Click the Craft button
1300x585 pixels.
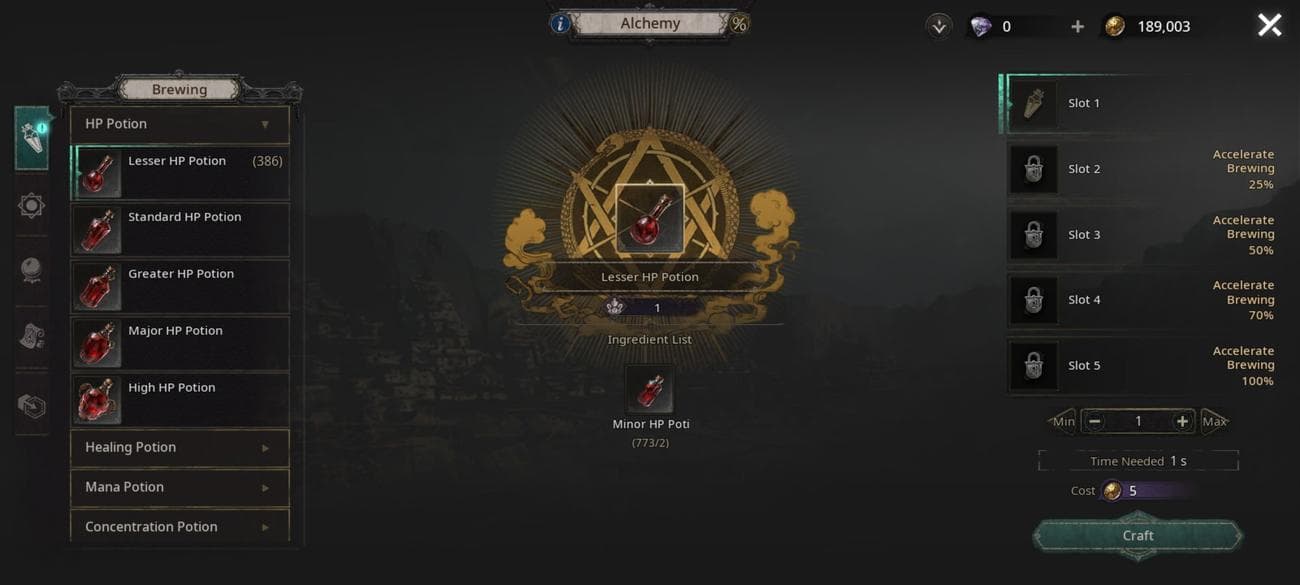click(x=1137, y=536)
